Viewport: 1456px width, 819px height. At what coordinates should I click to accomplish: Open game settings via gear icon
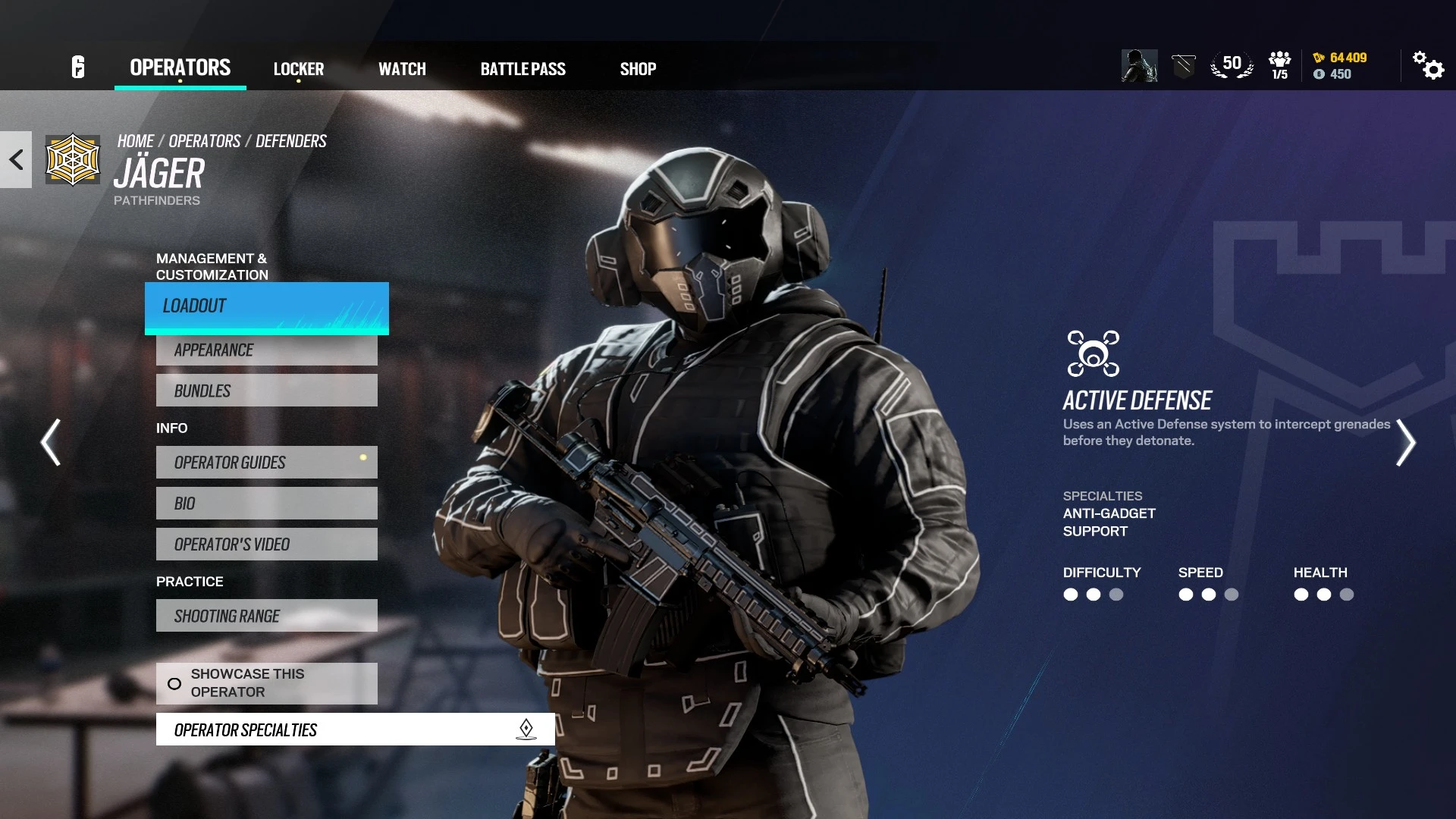1429,67
